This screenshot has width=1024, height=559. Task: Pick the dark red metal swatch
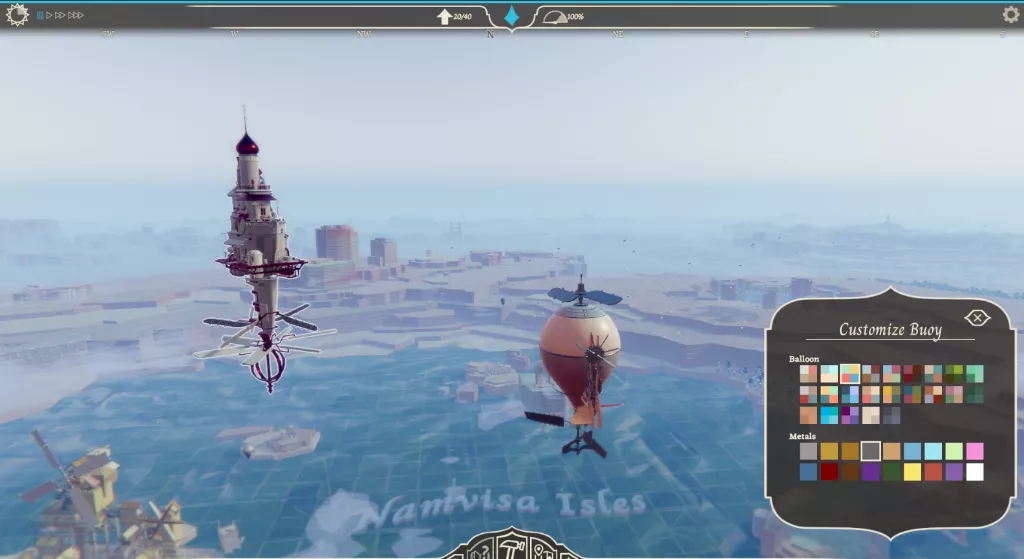tap(829, 471)
